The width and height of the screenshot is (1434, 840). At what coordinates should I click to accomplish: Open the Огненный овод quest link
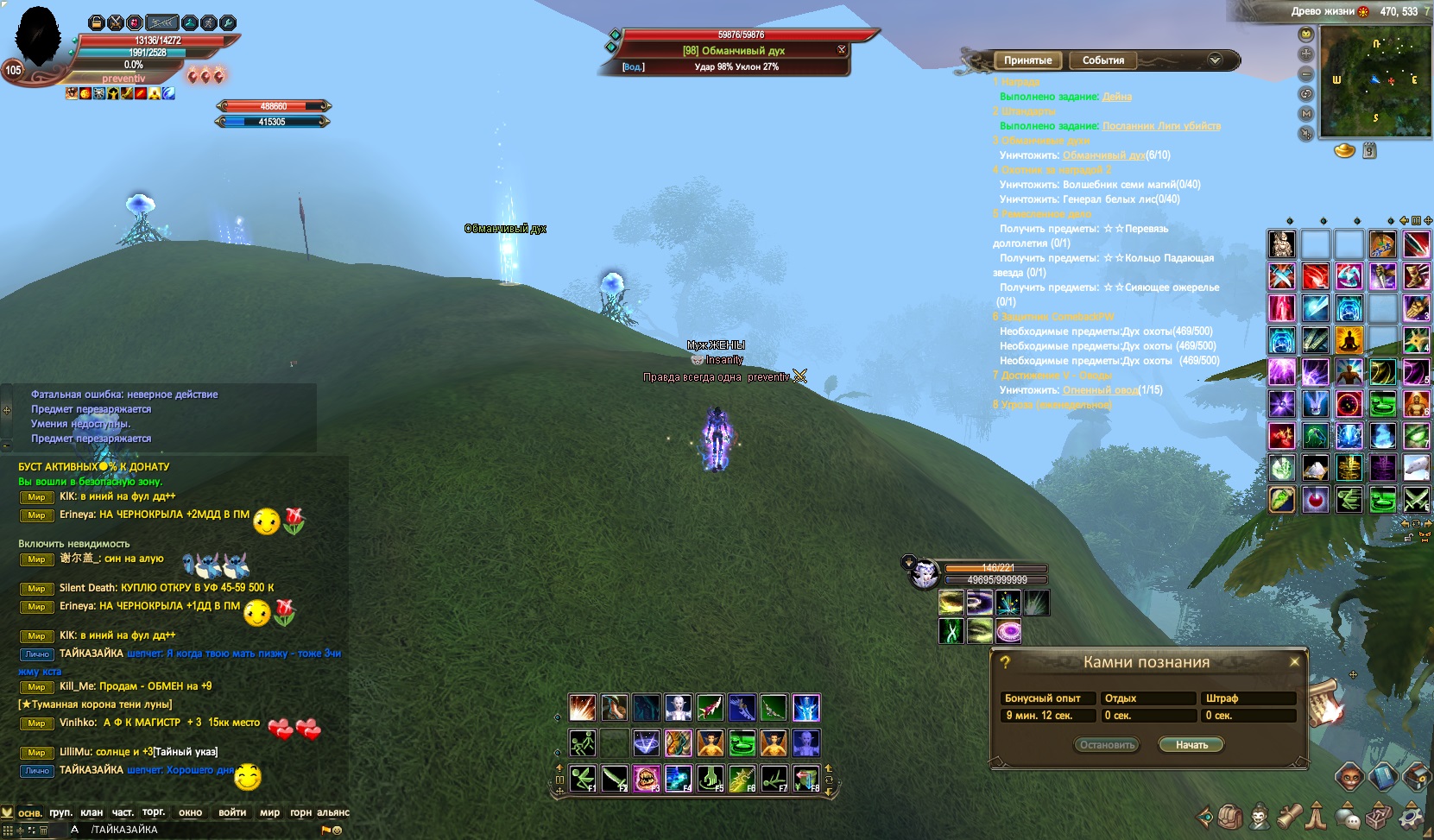1100,390
